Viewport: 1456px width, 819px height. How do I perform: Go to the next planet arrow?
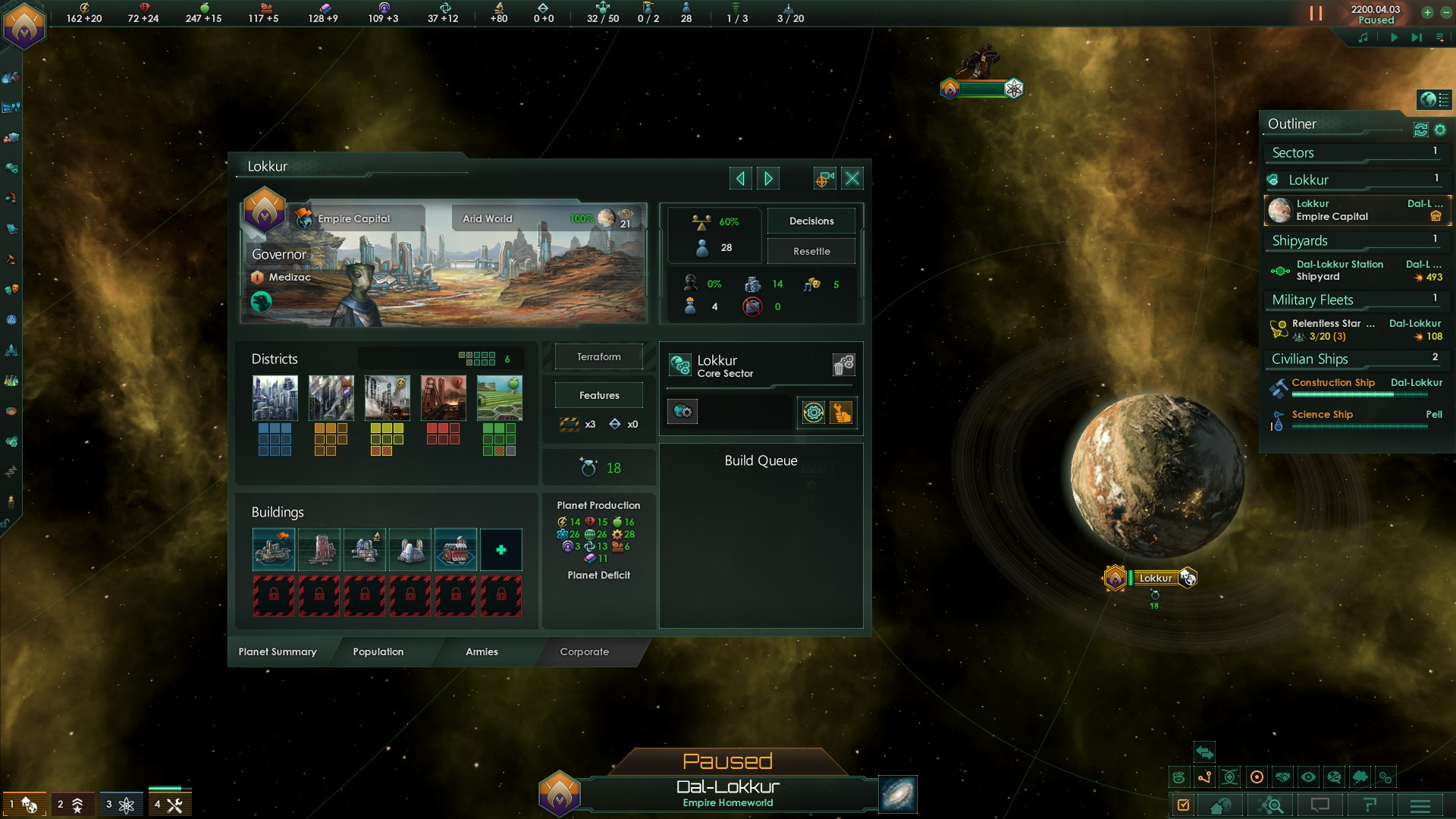pos(768,178)
